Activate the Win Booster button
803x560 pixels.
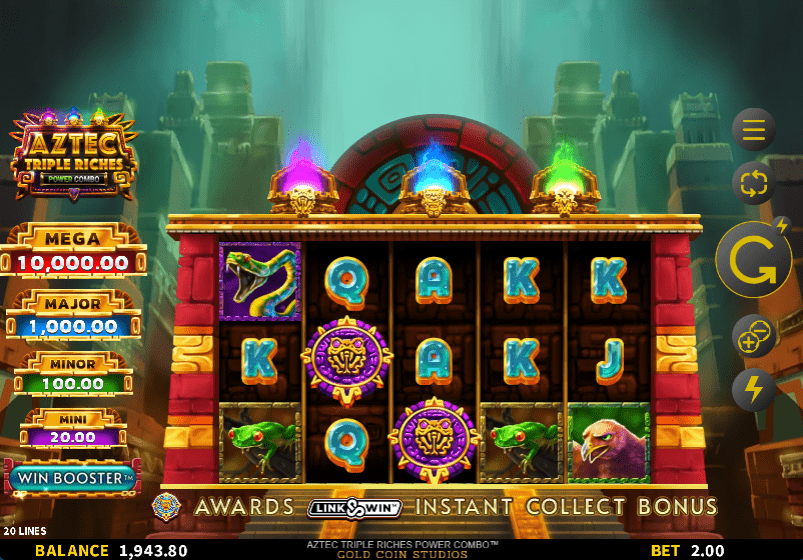click(72, 479)
